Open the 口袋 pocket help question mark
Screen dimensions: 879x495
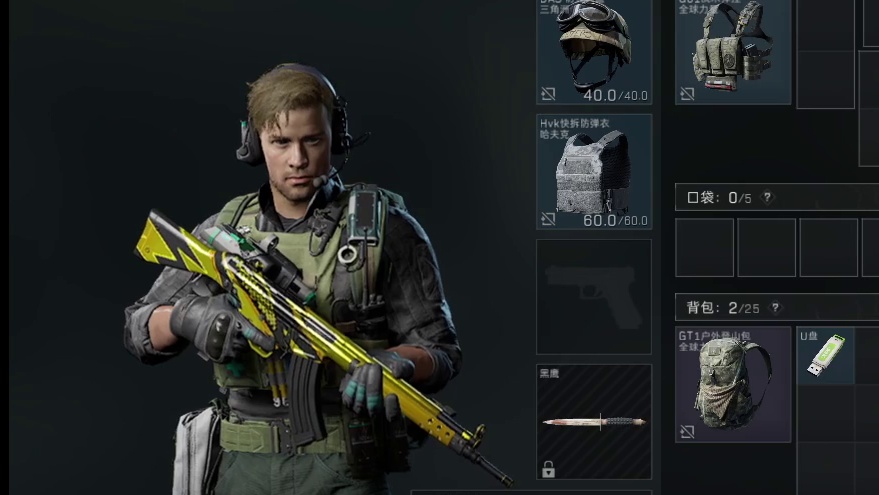(x=768, y=198)
